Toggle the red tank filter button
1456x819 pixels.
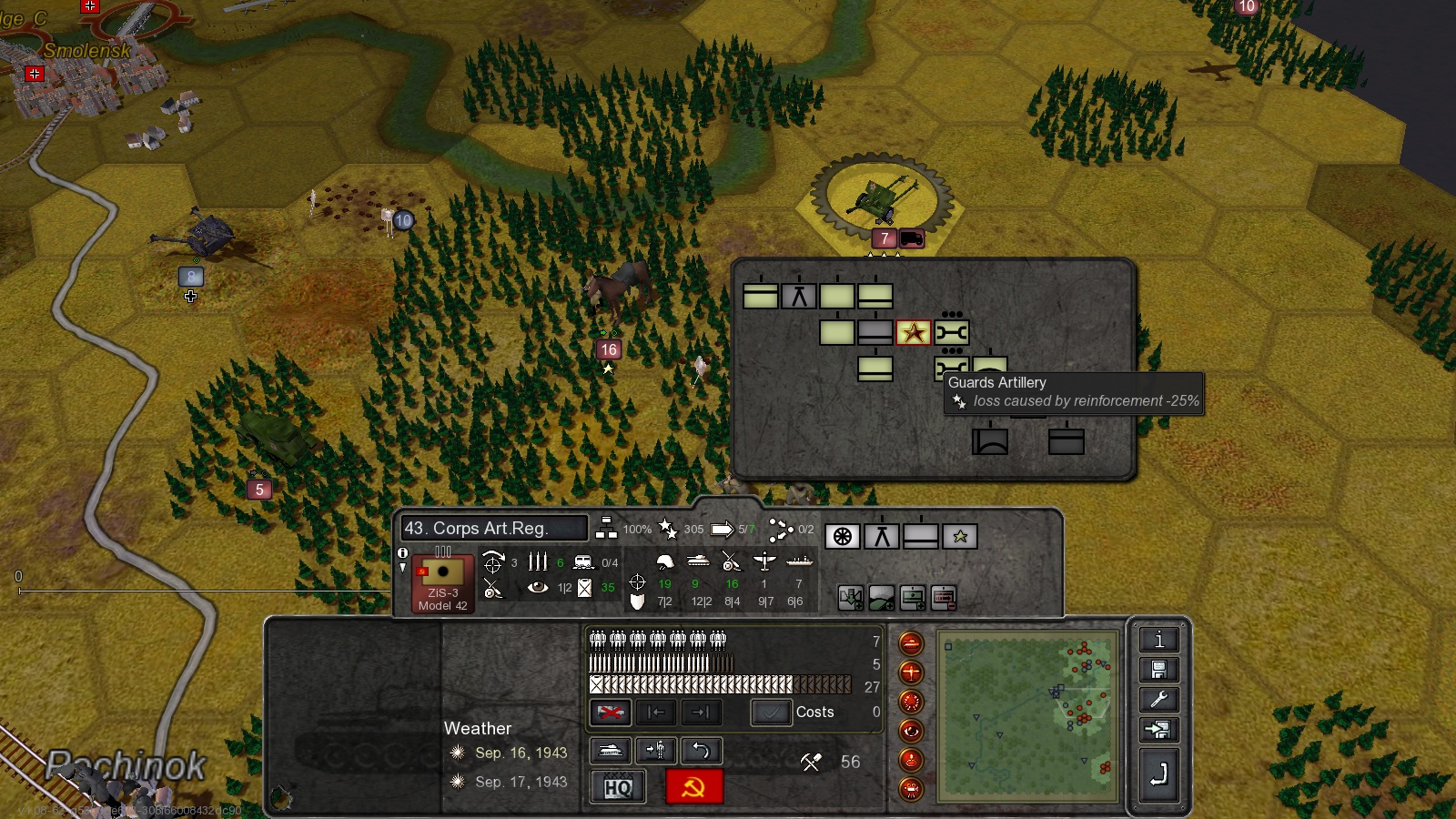pyautogui.click(x=911, y=643)
